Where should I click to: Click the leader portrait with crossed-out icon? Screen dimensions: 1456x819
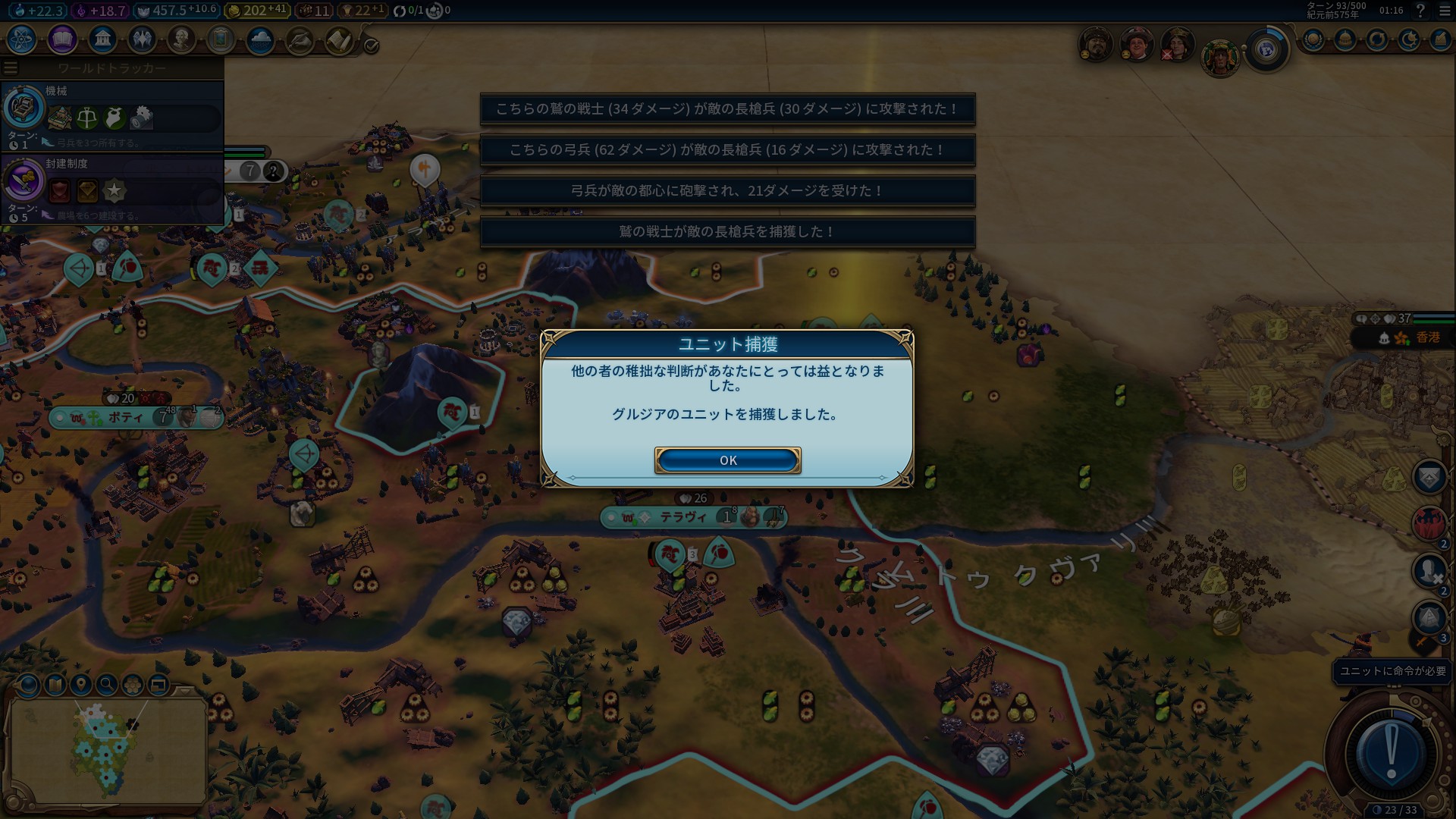tap(1176, 45)
